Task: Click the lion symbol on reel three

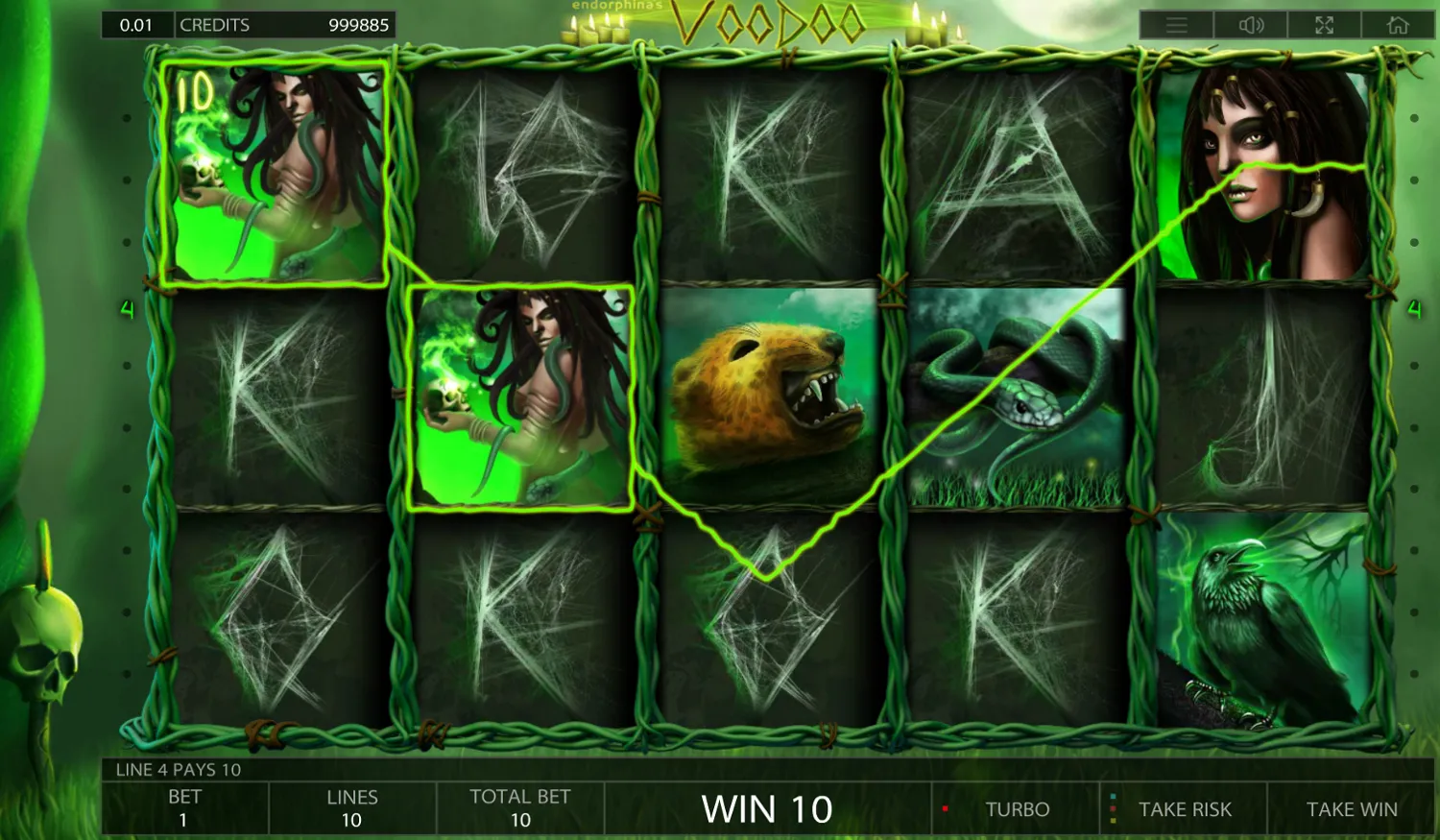Action: pos(768,398)
